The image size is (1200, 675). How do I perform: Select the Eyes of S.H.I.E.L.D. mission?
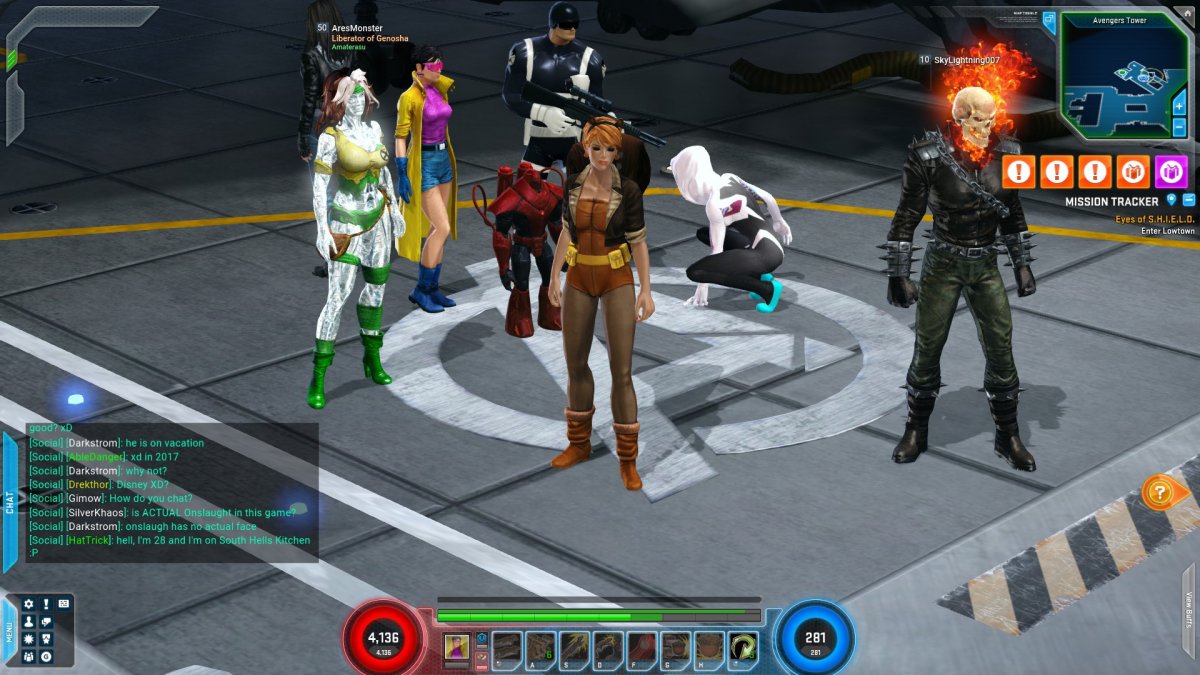1154,218
